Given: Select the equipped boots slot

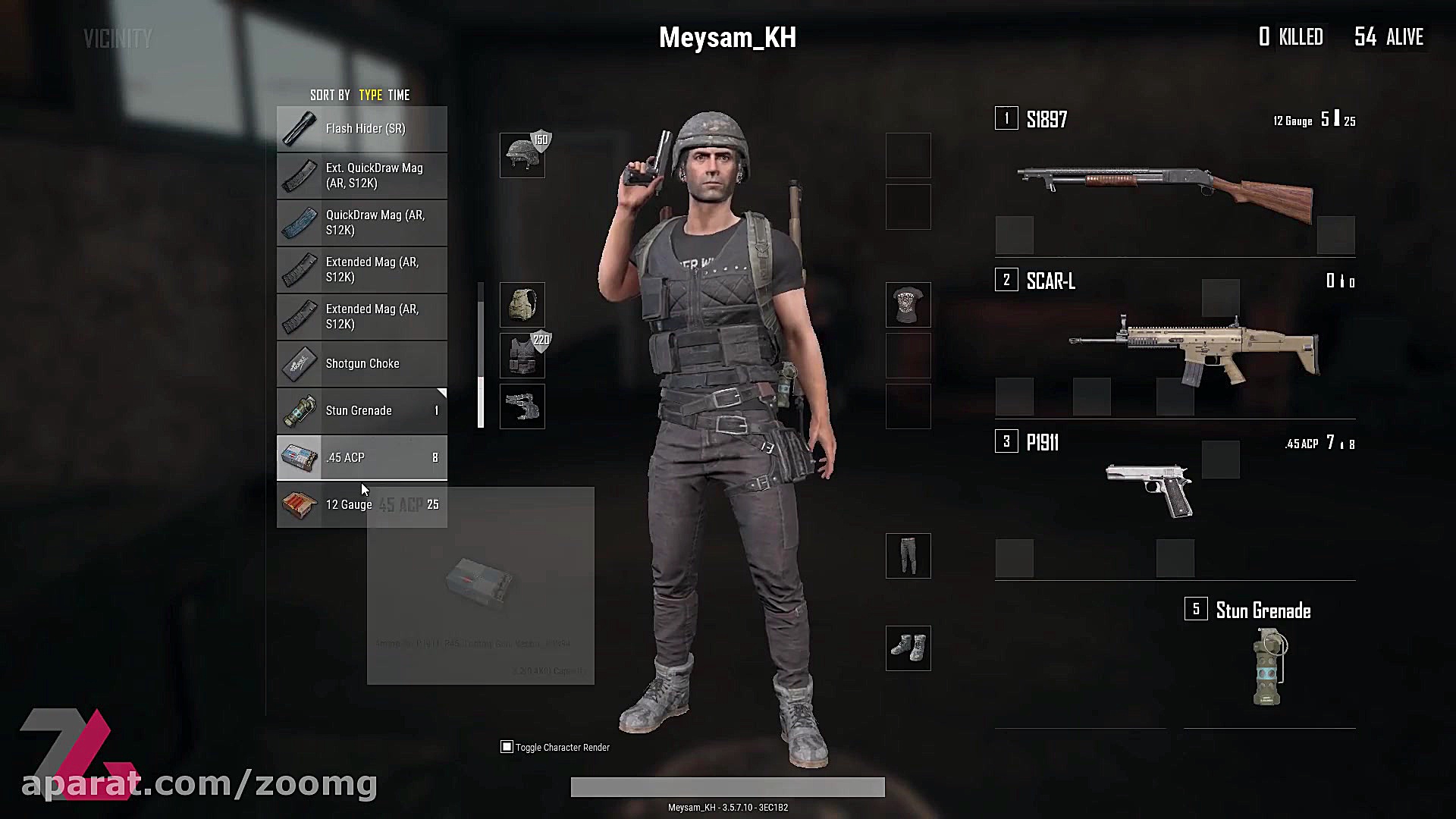Looking at the screenshot, I should tap(908, 648).
